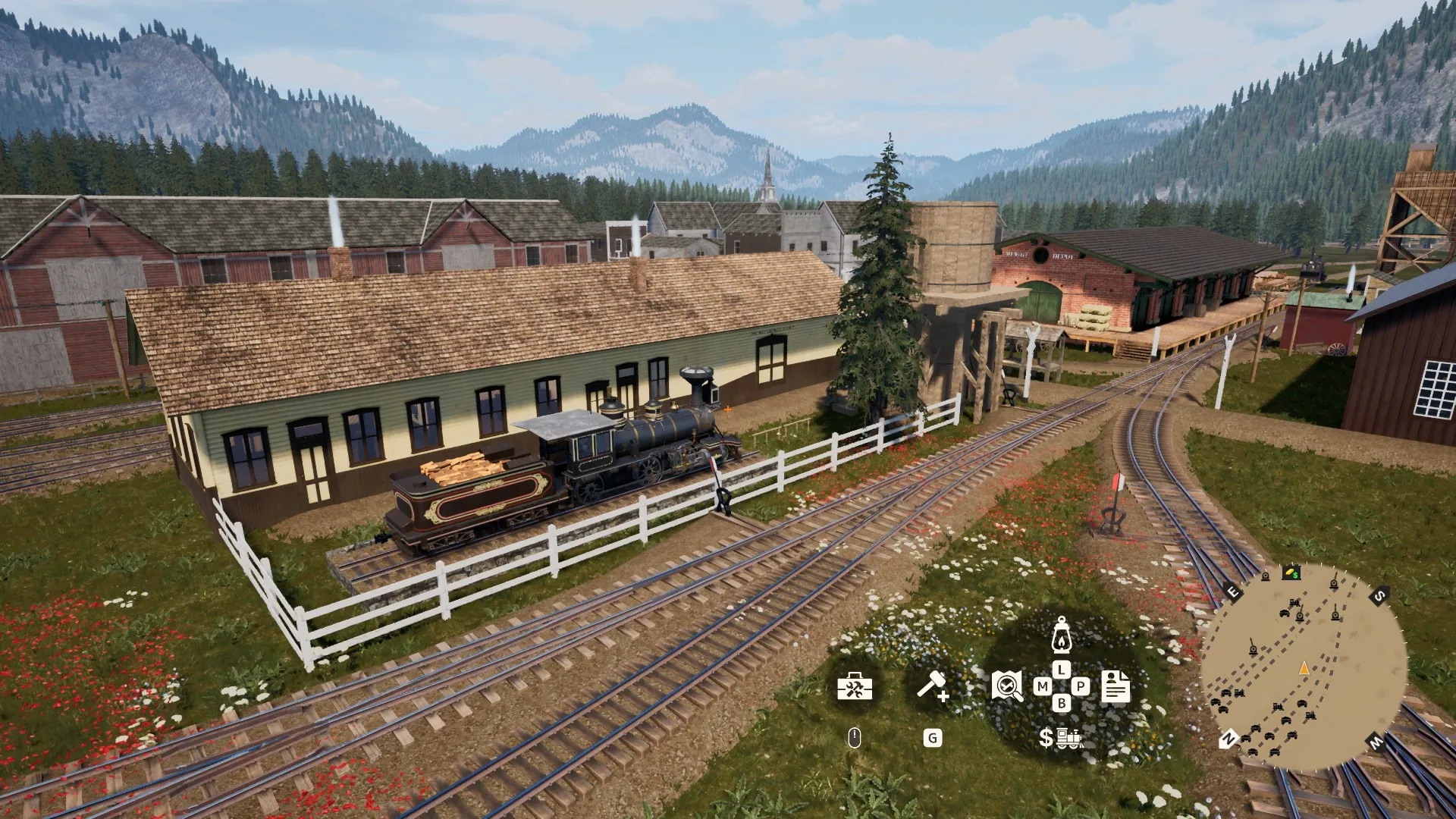Open the profile document icon
Screen dimensions: 1456x819
pyautogui.click(x=1116, y=686)
